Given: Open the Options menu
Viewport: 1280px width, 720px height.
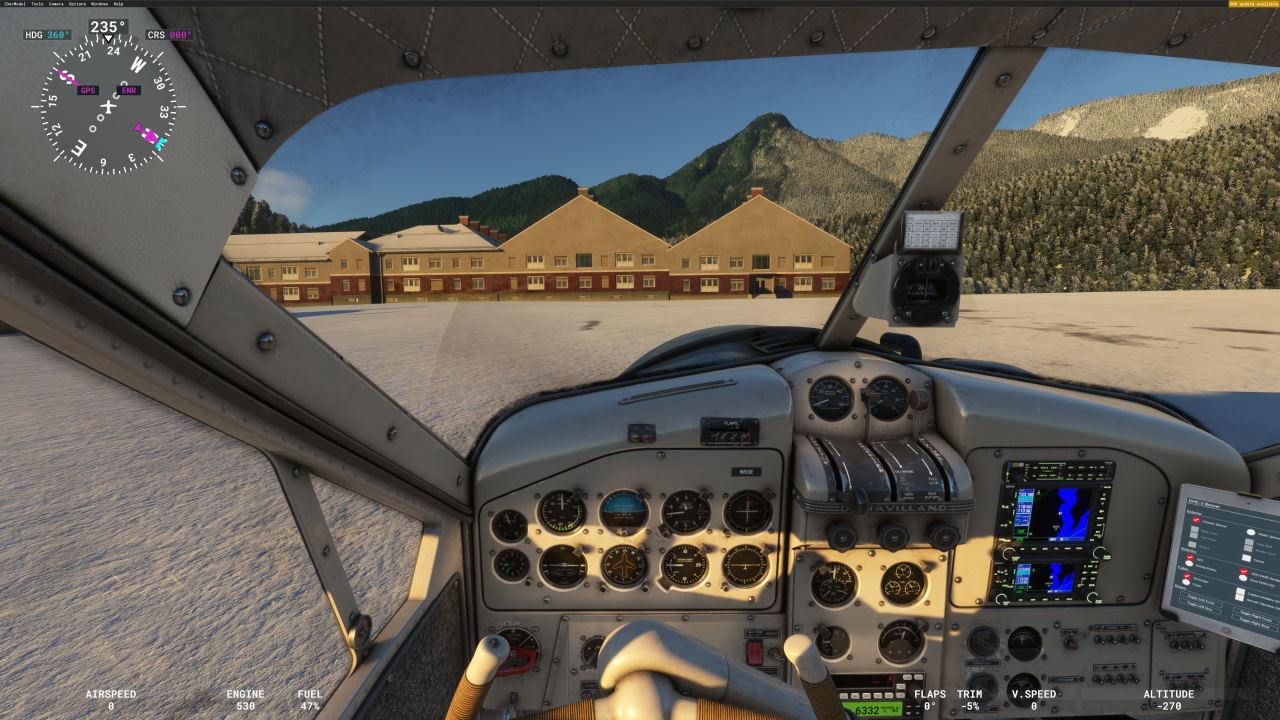Looking at the screenshot, I should 77,4.
